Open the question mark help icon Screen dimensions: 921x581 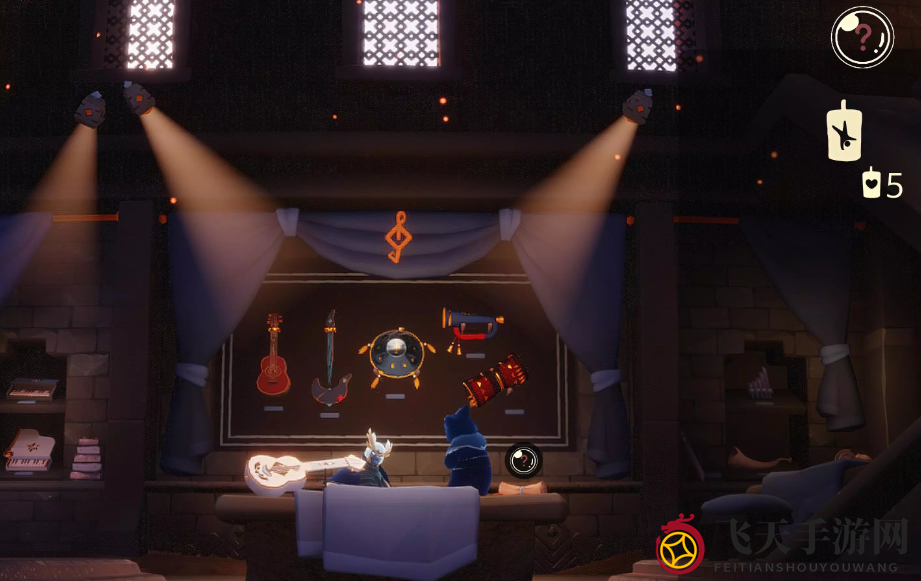862,37
